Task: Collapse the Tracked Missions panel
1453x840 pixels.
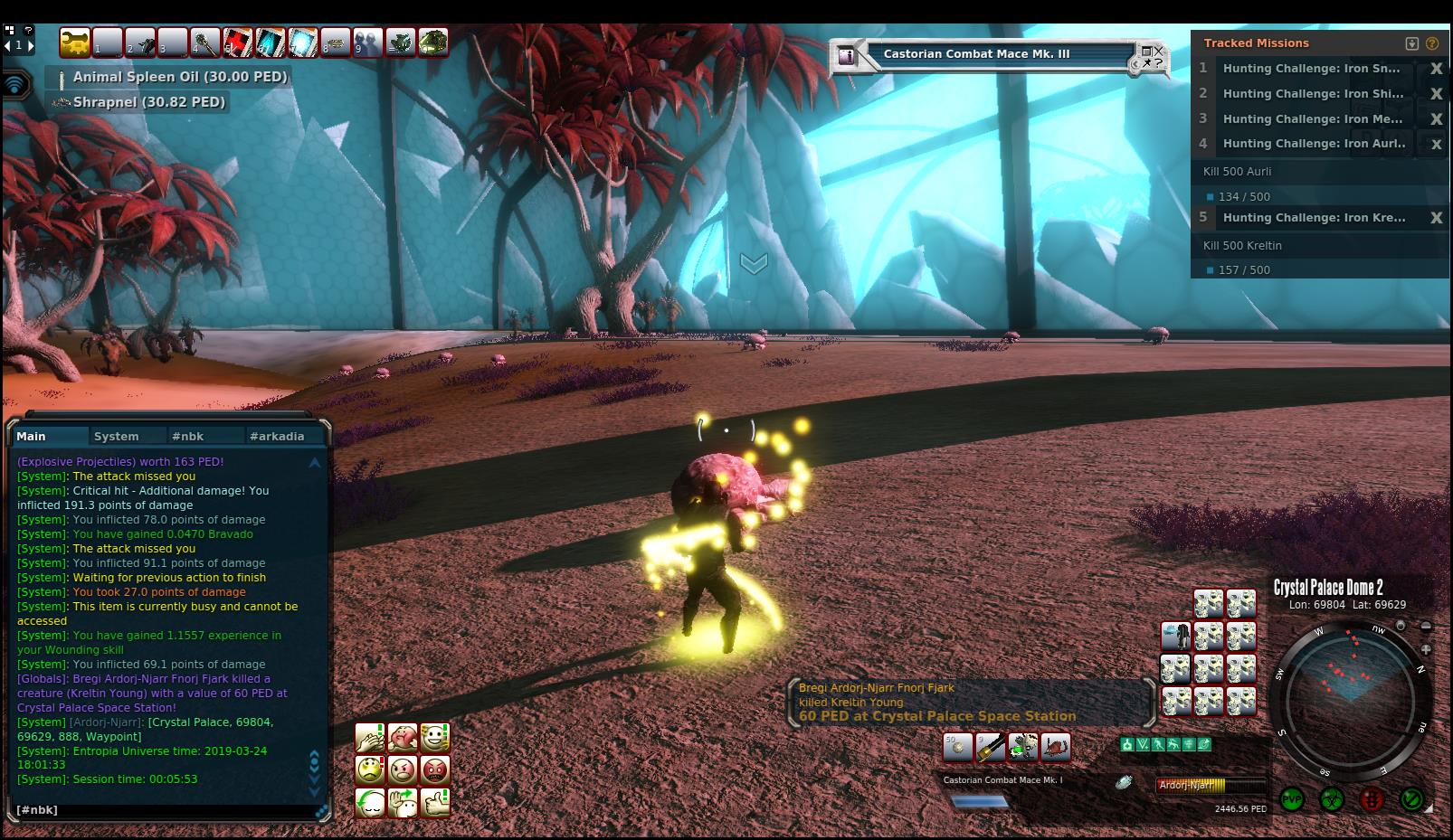Action: click(1411, 43)
